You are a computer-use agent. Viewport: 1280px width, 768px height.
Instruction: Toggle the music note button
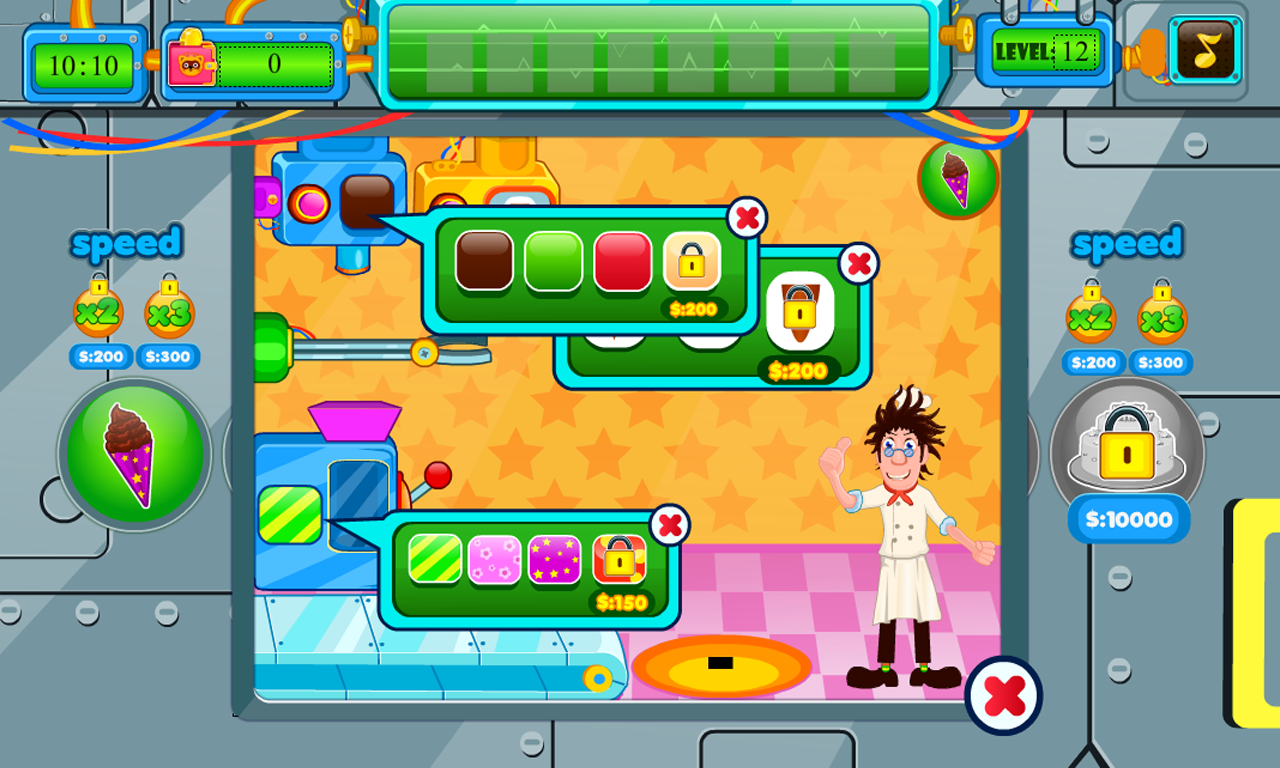[x=1205, y=50]
